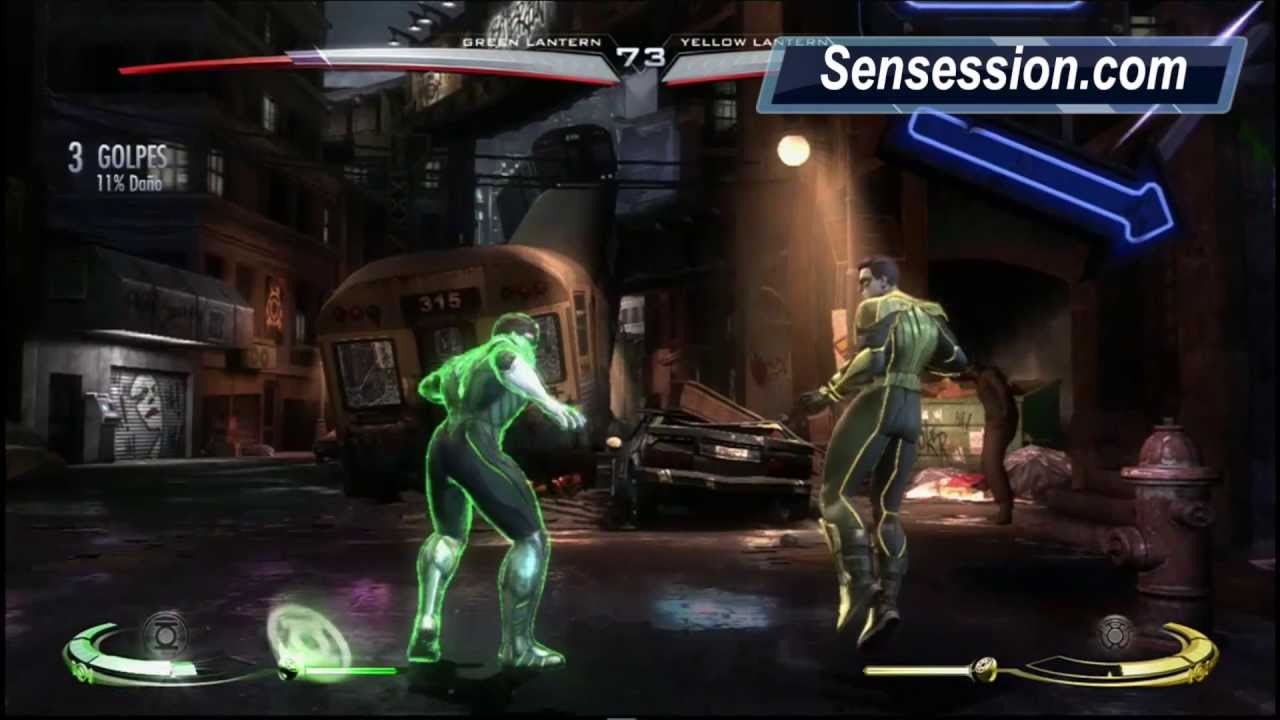The width and height of the screenshot is (1280, 720).
Task: Select the Green Lantern emblem icon
Action: pyautogui.click(x=165, y=635)
